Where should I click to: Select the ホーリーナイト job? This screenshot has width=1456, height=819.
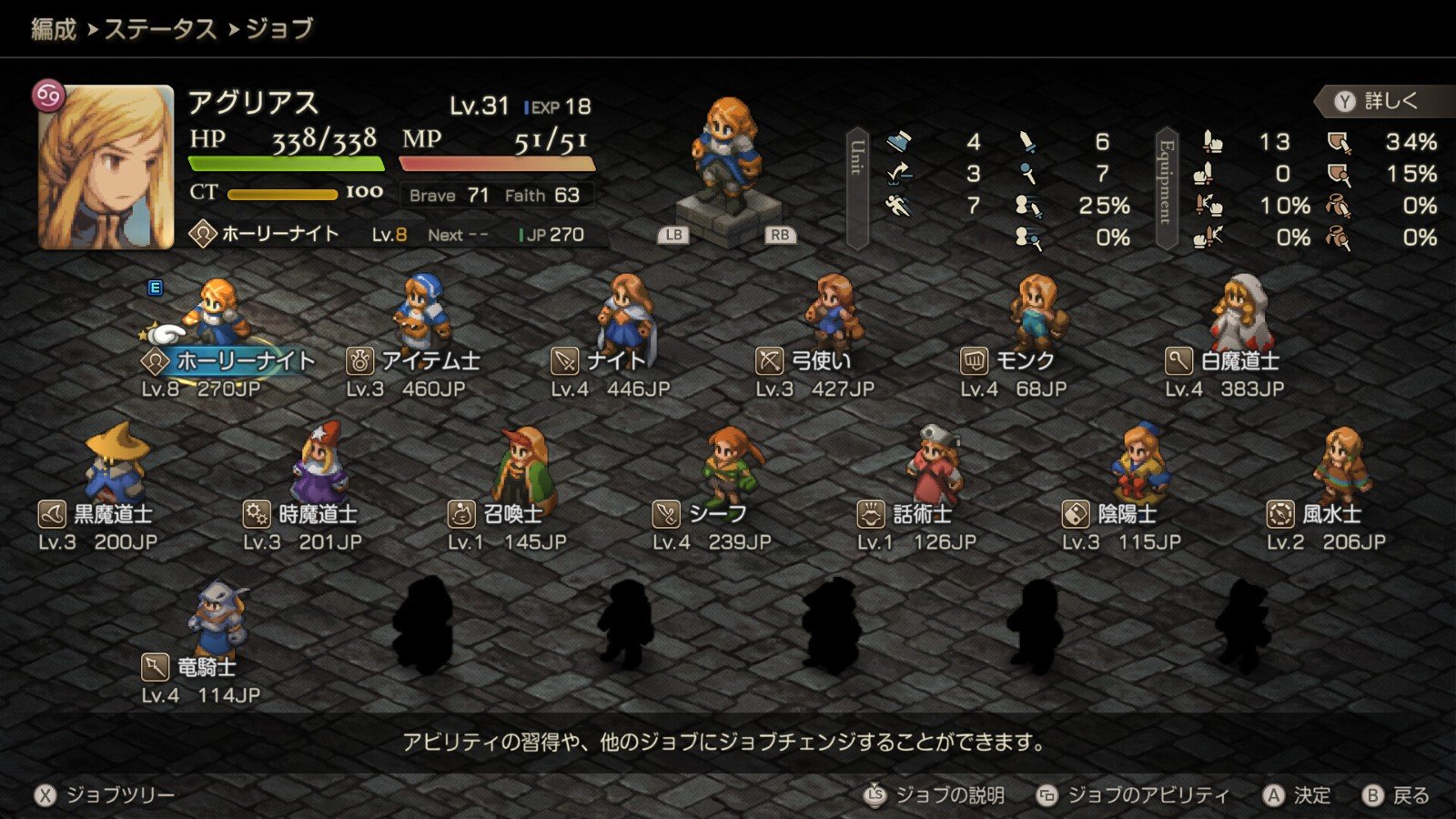[227, 360]
